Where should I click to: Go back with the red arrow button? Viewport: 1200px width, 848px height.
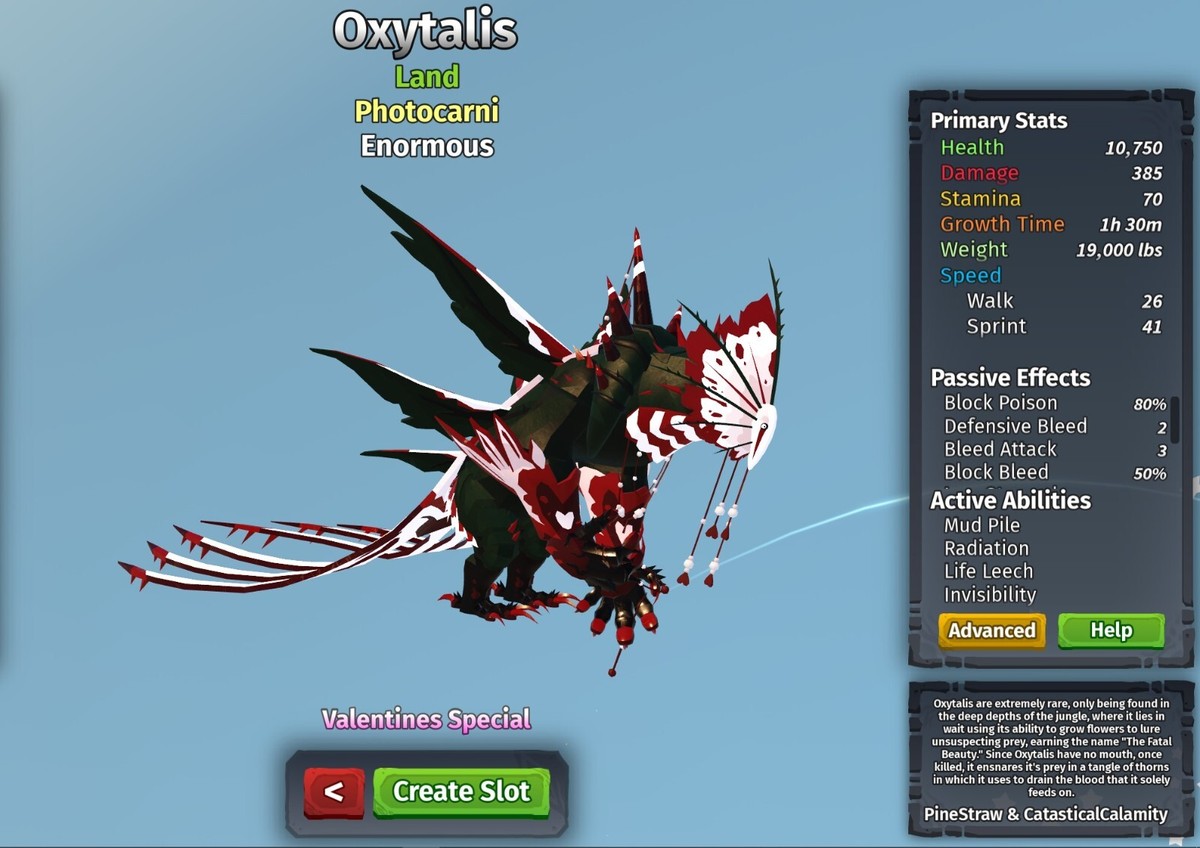pyautogui.click(x=334, y=792)
